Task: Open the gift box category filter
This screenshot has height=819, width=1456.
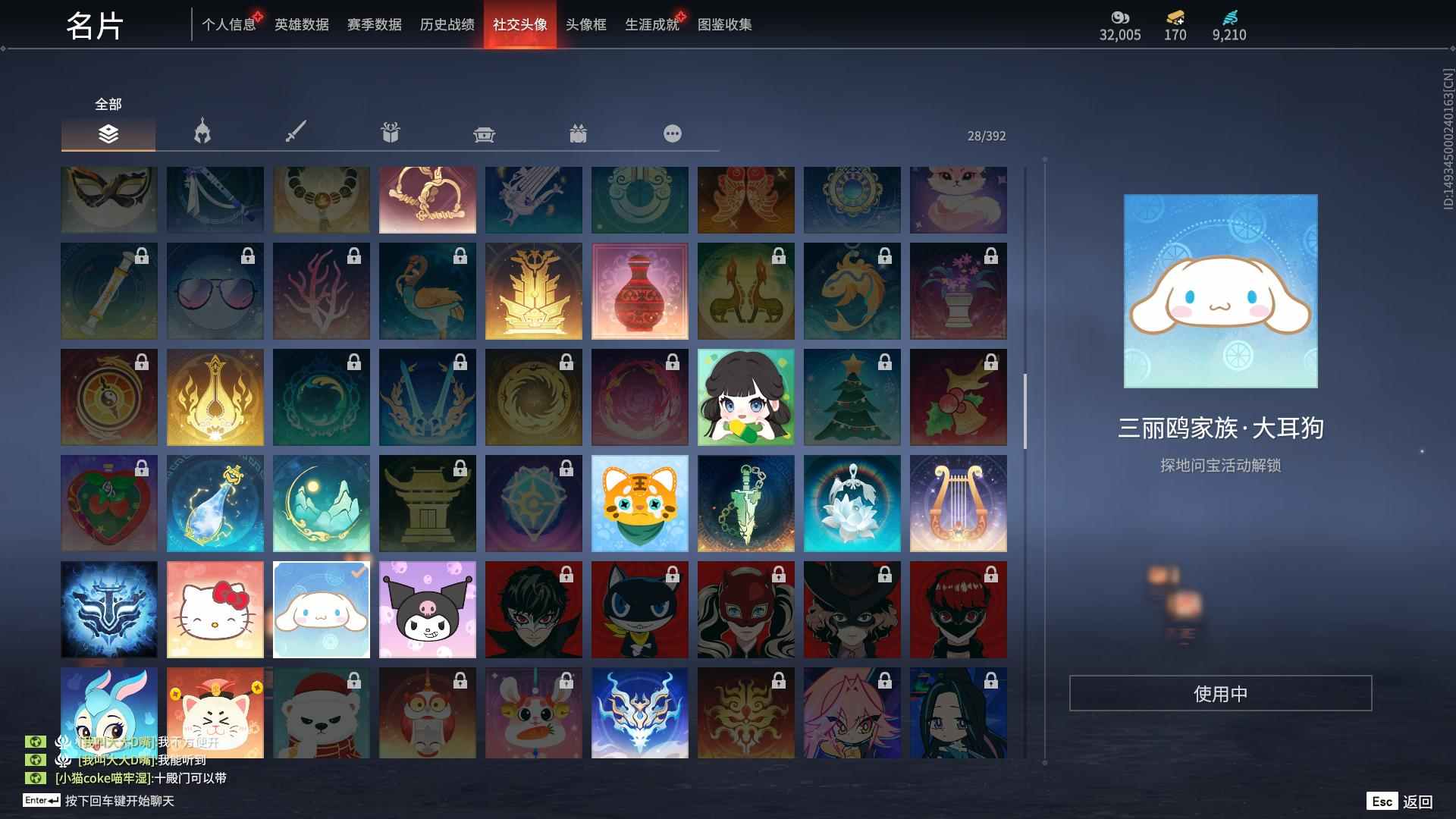Action: [x=390, y=134]
